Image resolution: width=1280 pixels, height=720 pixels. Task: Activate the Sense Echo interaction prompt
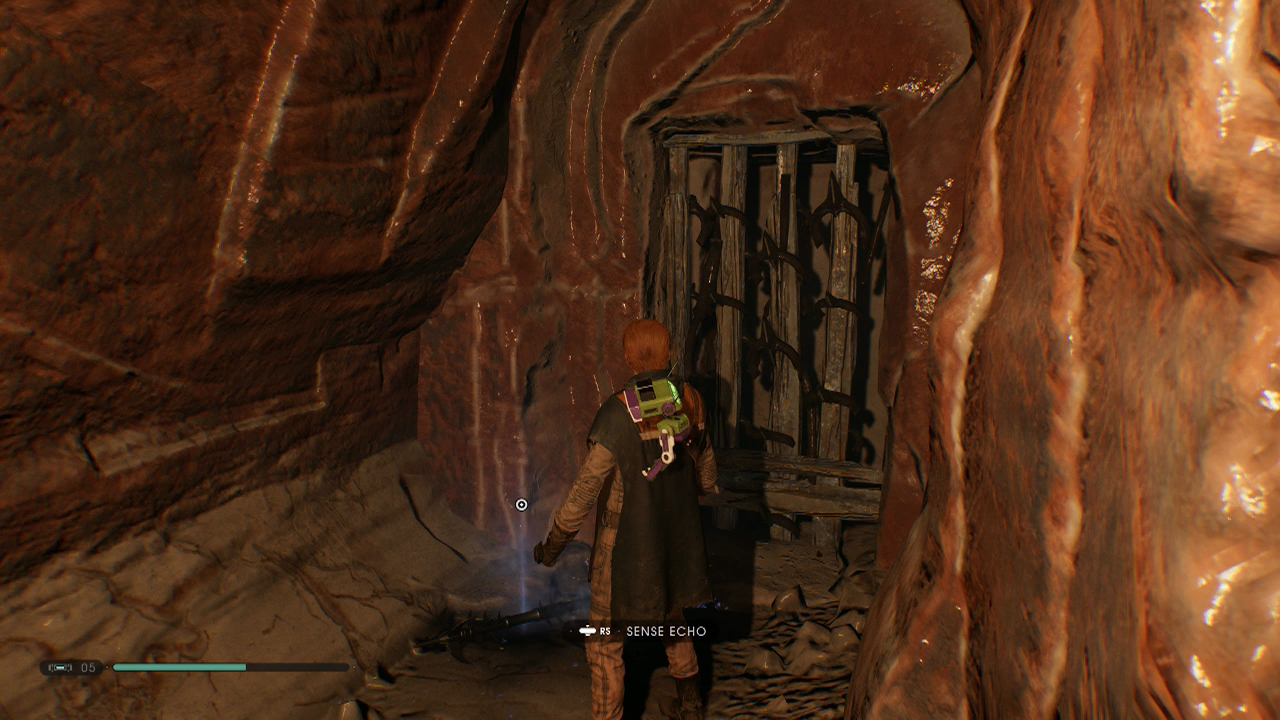645,631
